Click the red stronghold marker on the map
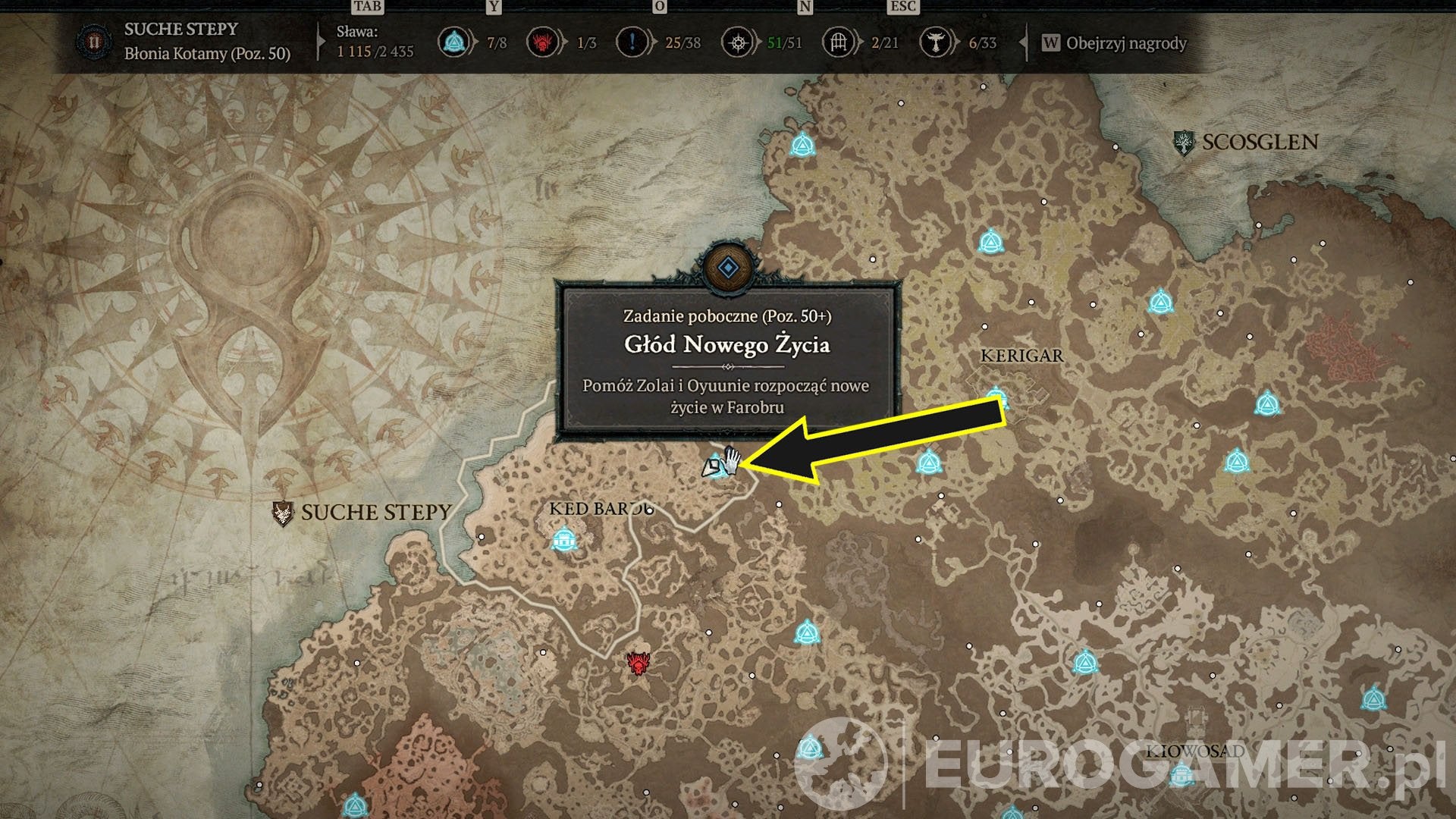1456x819 pixels. pyautogui.click(x=639, y=664)
